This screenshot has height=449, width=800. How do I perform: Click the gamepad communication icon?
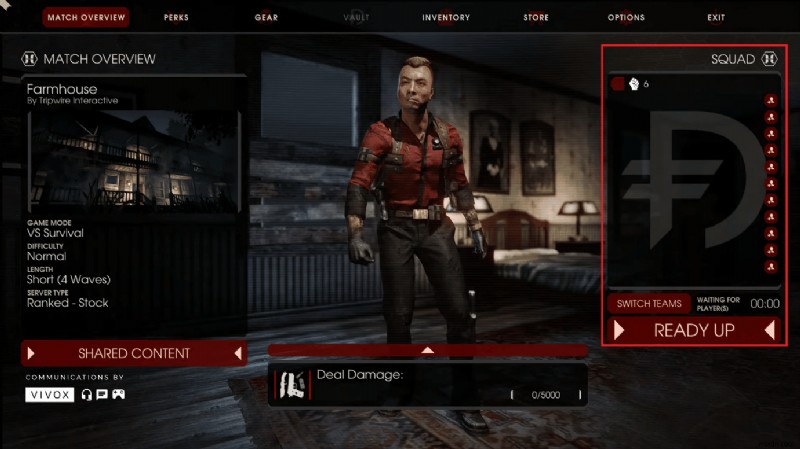(118, 395)
